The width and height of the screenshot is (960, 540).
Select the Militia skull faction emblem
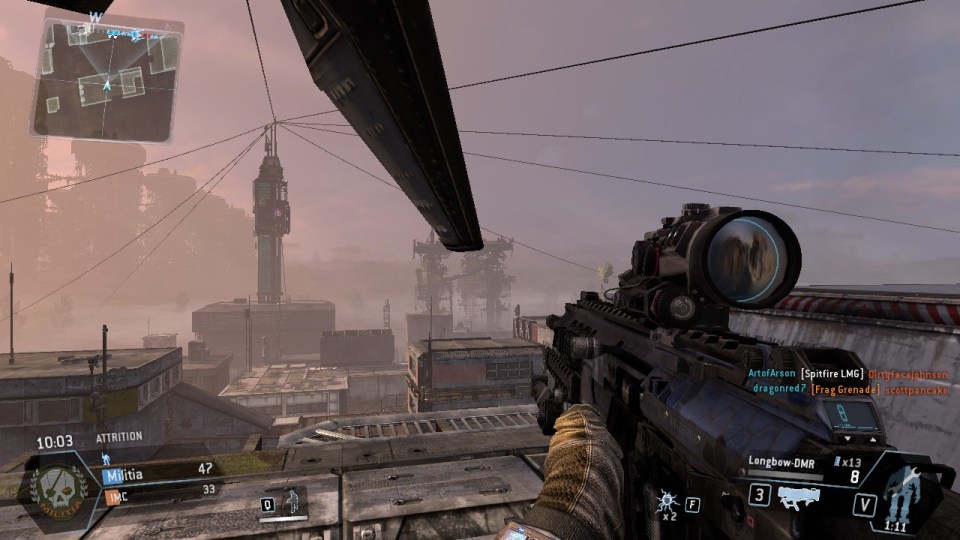tap(59, 486)
